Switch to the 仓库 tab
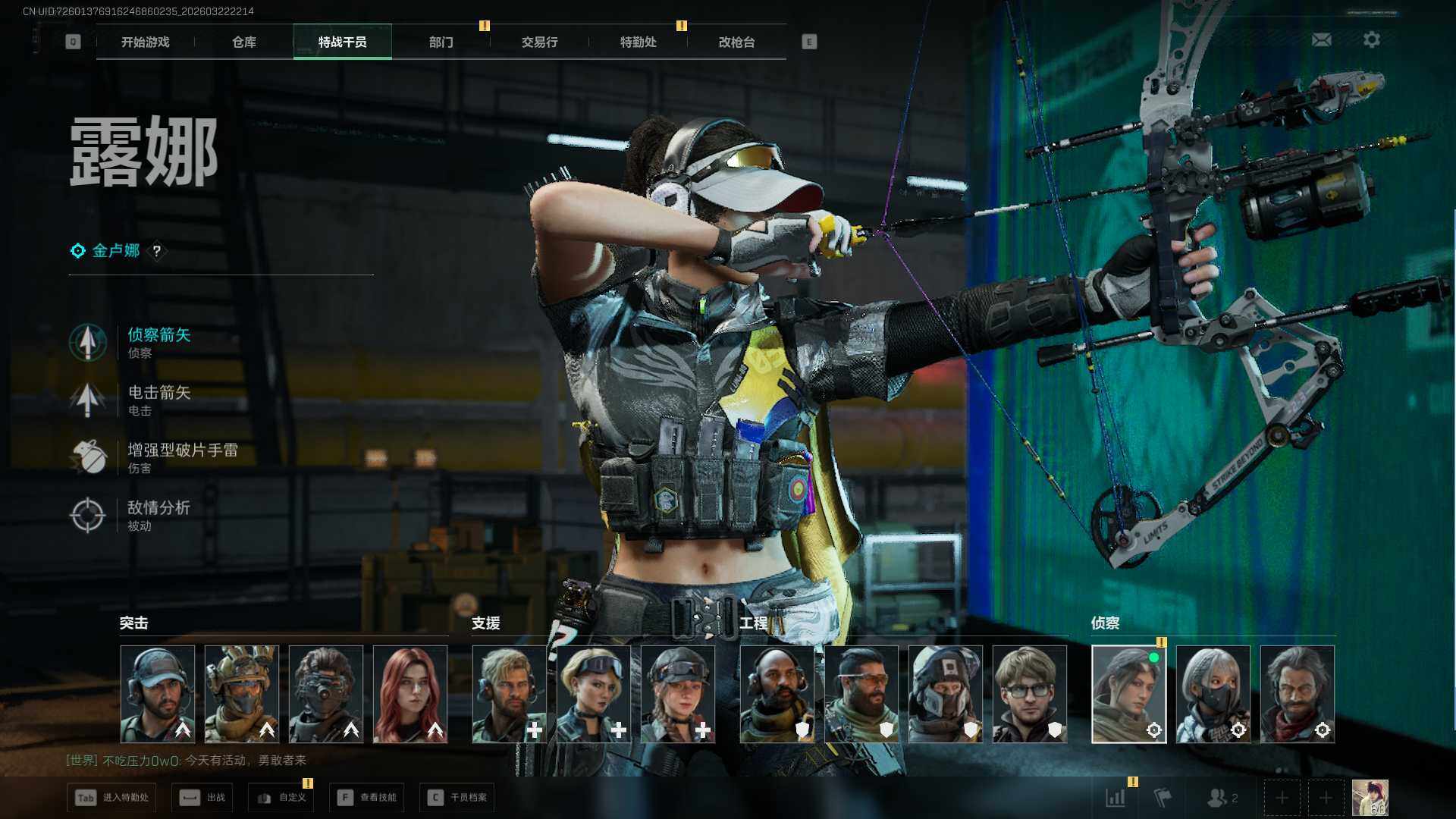 244,42
